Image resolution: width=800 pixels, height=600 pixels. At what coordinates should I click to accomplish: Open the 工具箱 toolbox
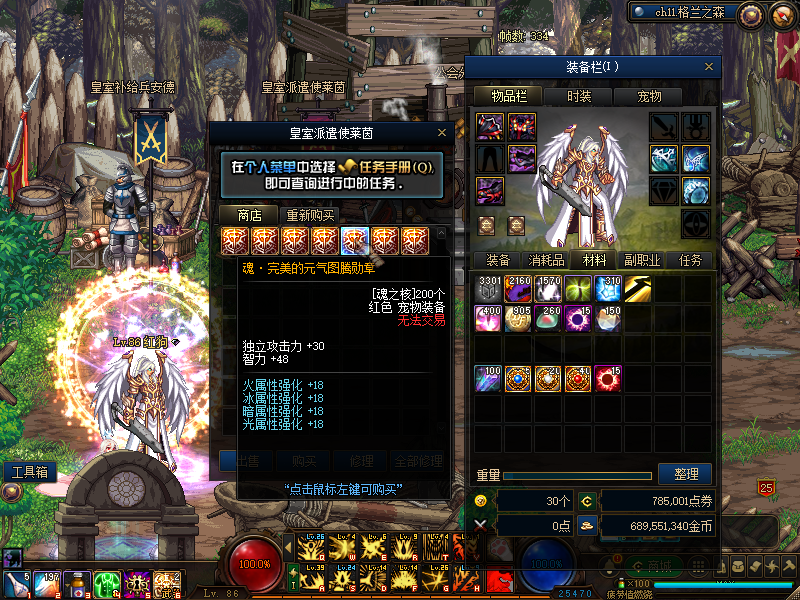click(28, 472)
